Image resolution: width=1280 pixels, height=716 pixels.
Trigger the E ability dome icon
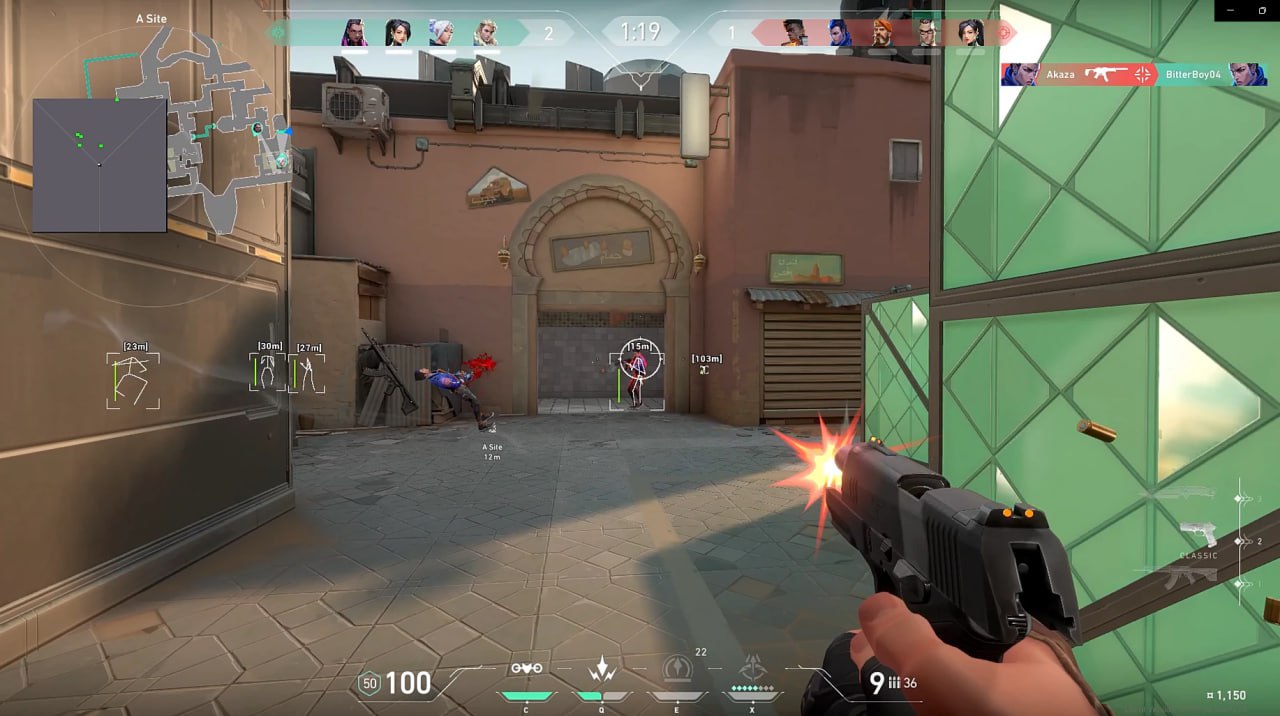click(x=677, y=669)
